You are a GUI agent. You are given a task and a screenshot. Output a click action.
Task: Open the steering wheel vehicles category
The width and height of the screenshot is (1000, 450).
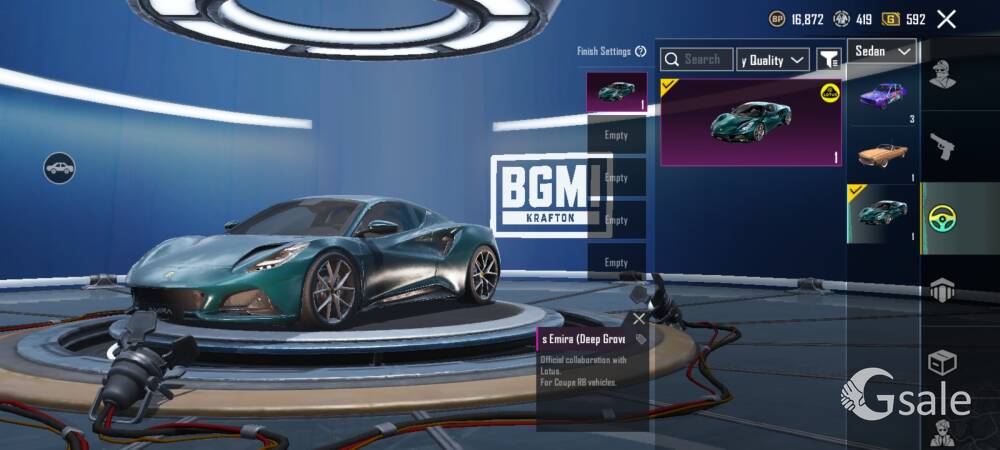tap(942, 218)
